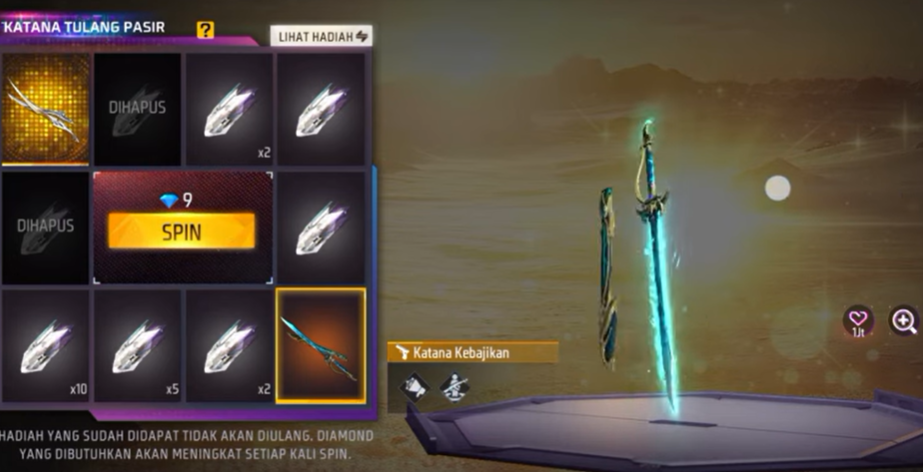
Task: Select the golden grand prize katana slot
Action: (45, 108)
